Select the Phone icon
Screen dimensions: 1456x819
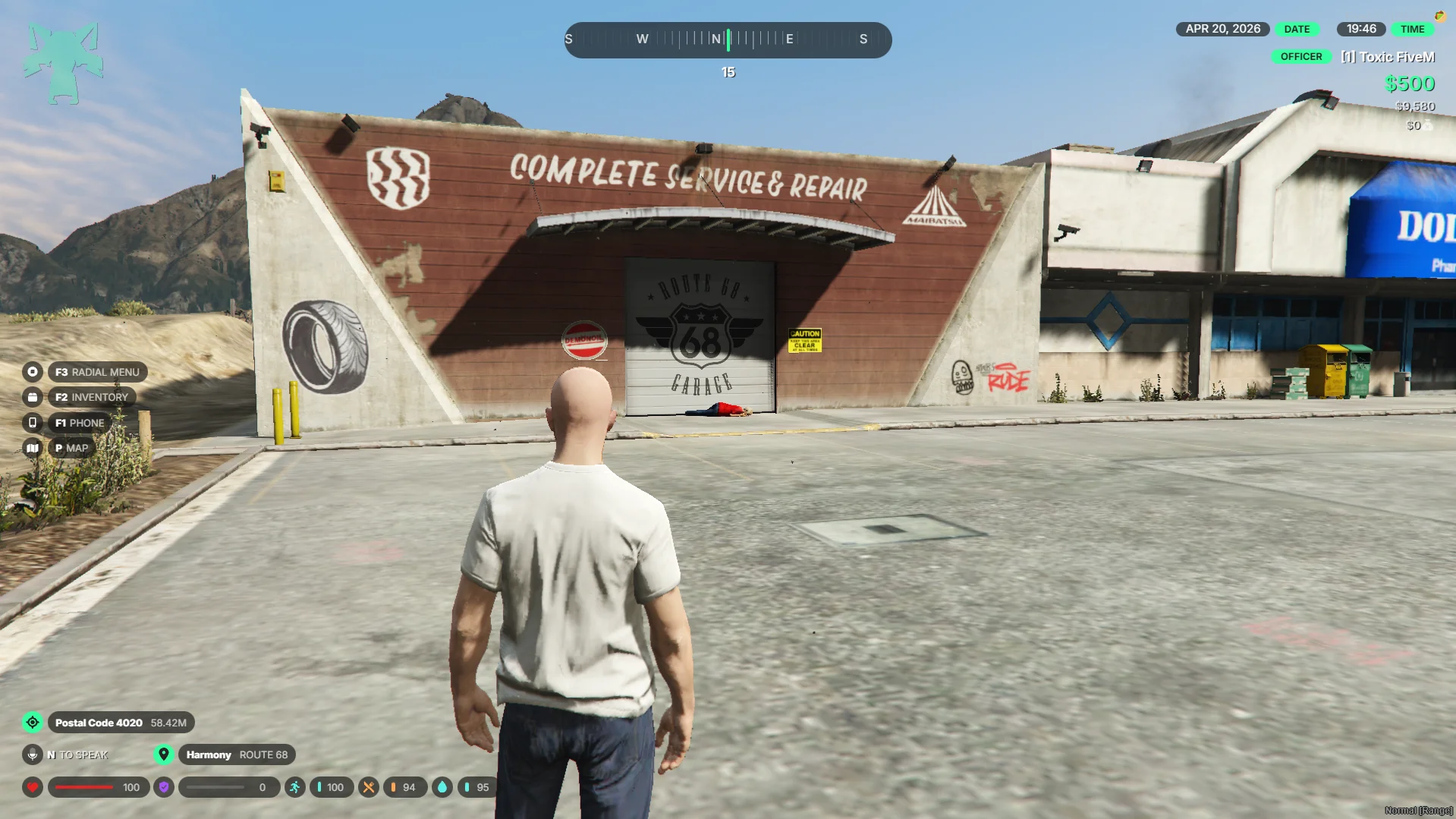click(32, 423)
